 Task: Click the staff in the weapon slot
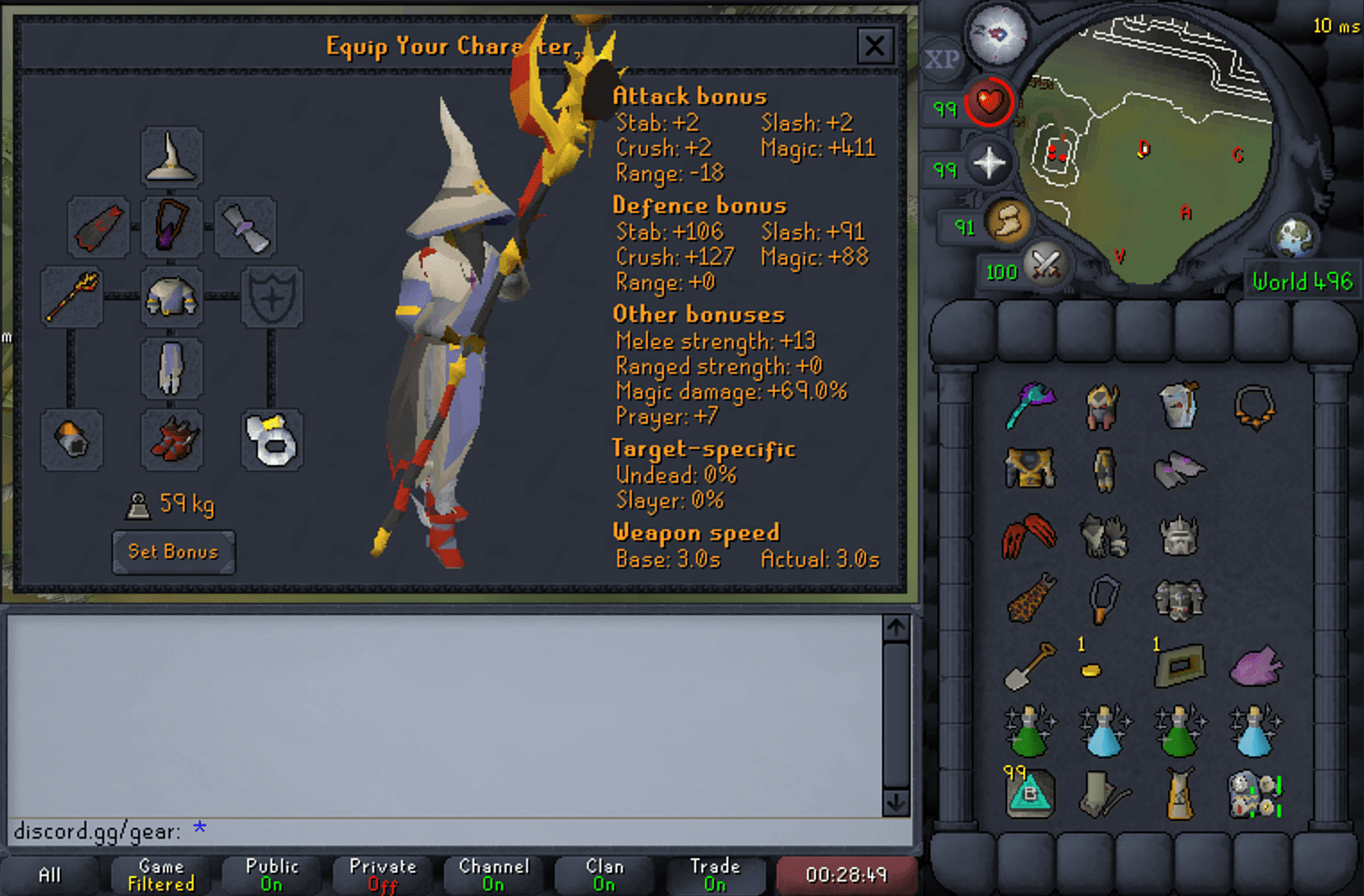click(x=72, y=297)
